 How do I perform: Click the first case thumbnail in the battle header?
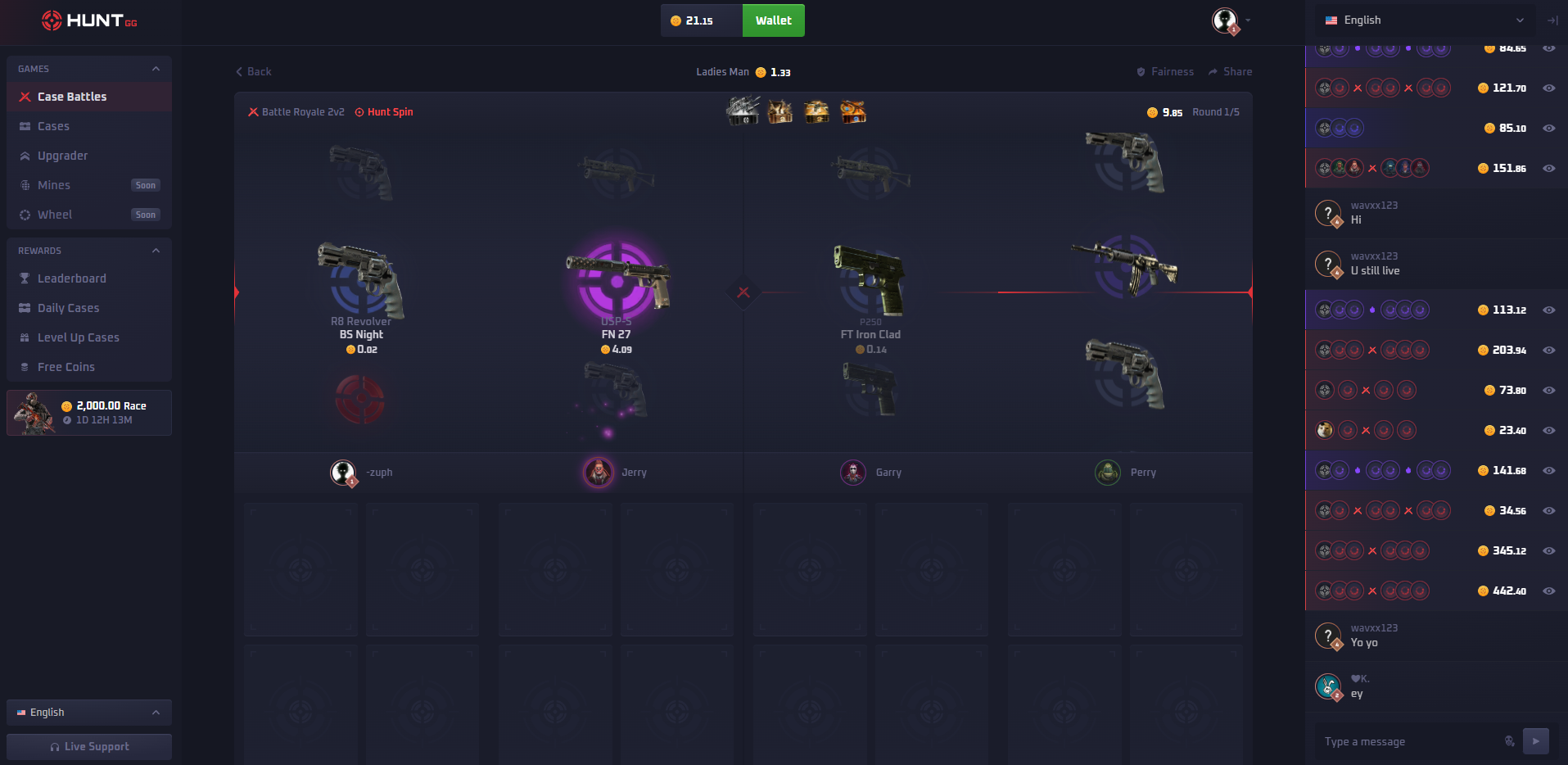point(742,111)
